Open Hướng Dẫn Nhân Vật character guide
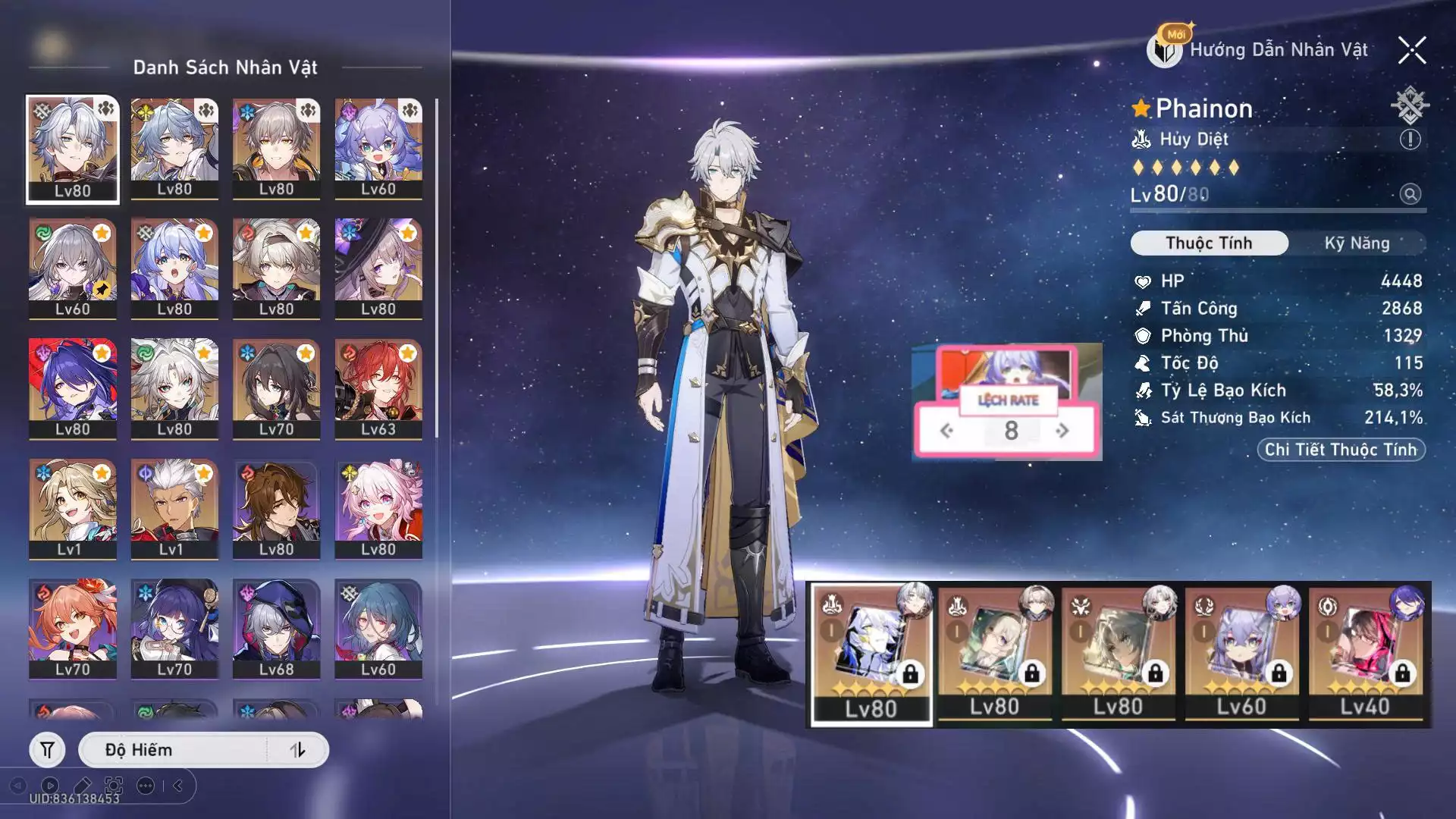1456x819 pixels. click(1260, 50)
